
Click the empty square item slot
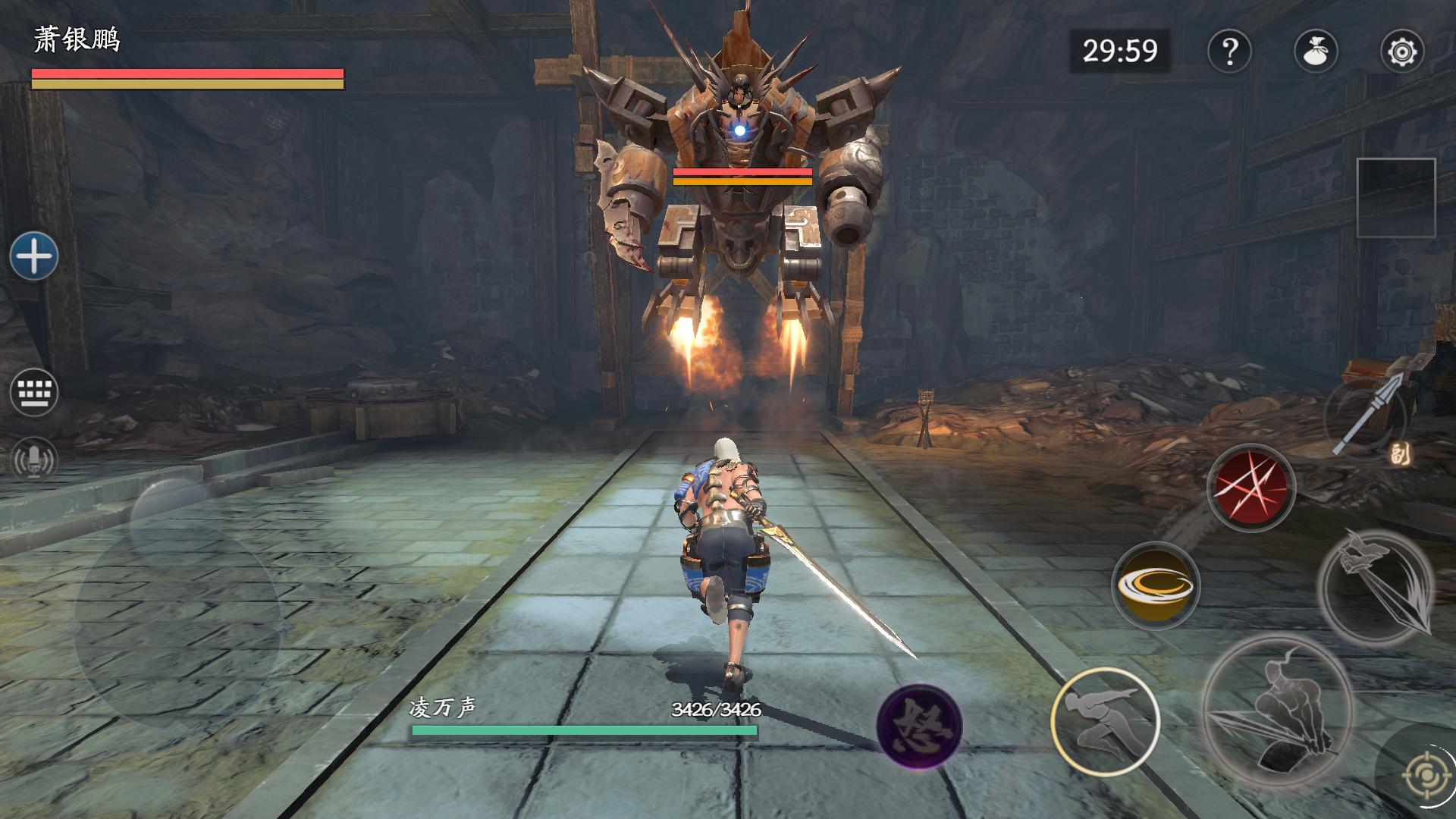pos(1395,198)
